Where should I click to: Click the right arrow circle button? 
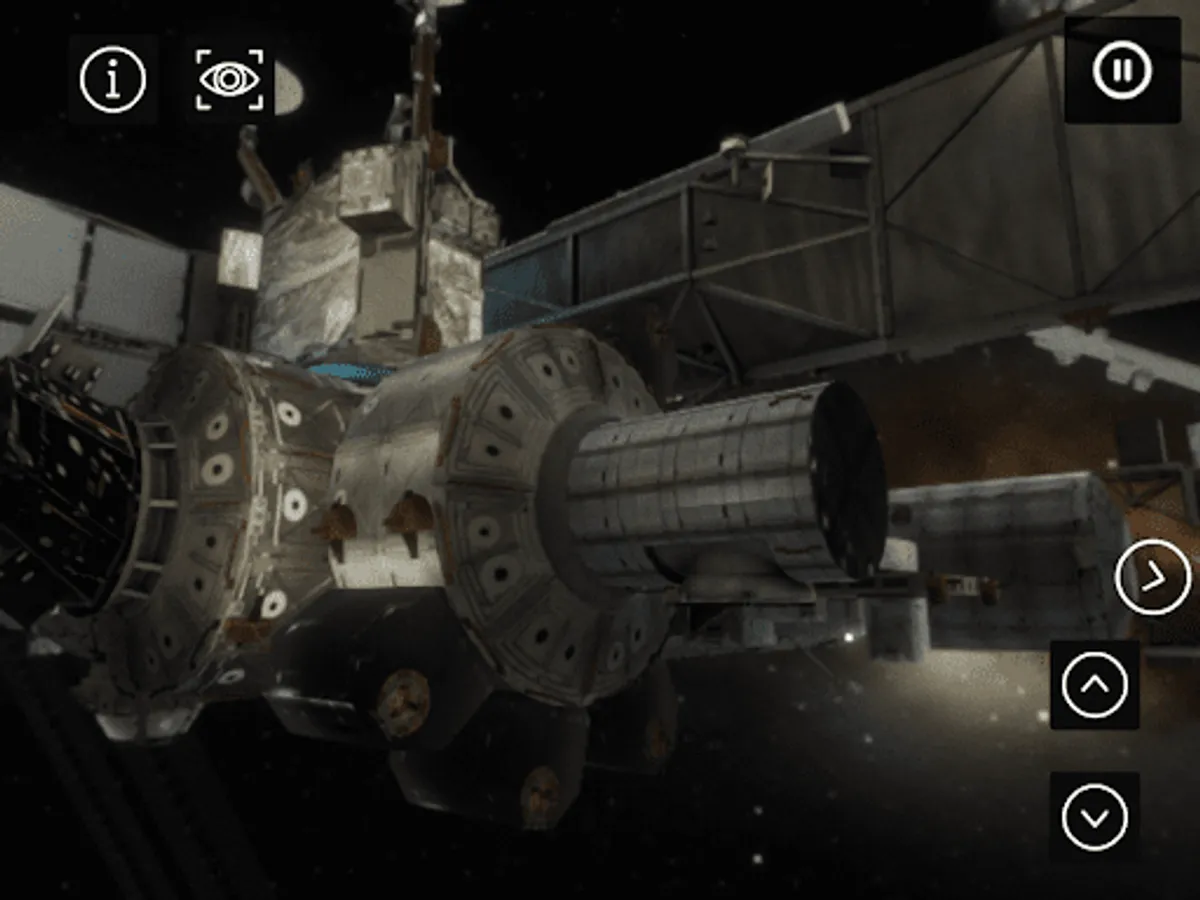pos(1153,577)
